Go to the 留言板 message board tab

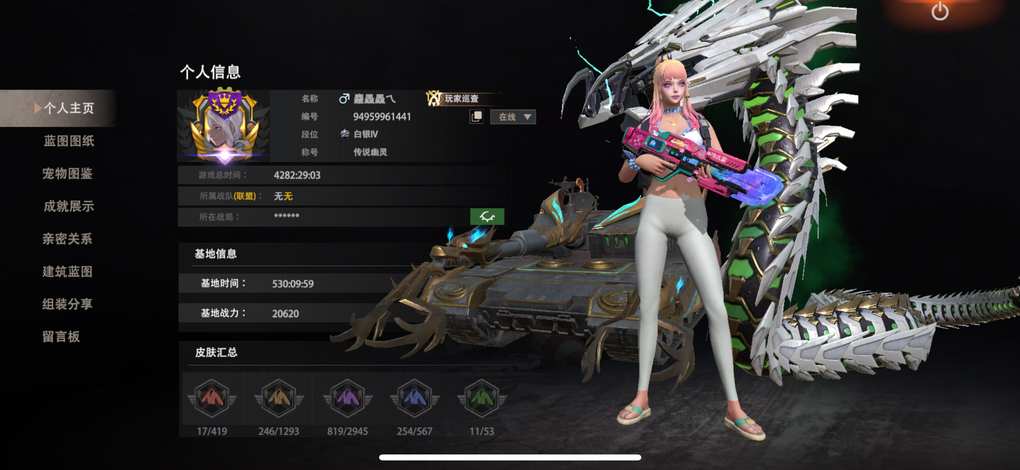[61, 337]
